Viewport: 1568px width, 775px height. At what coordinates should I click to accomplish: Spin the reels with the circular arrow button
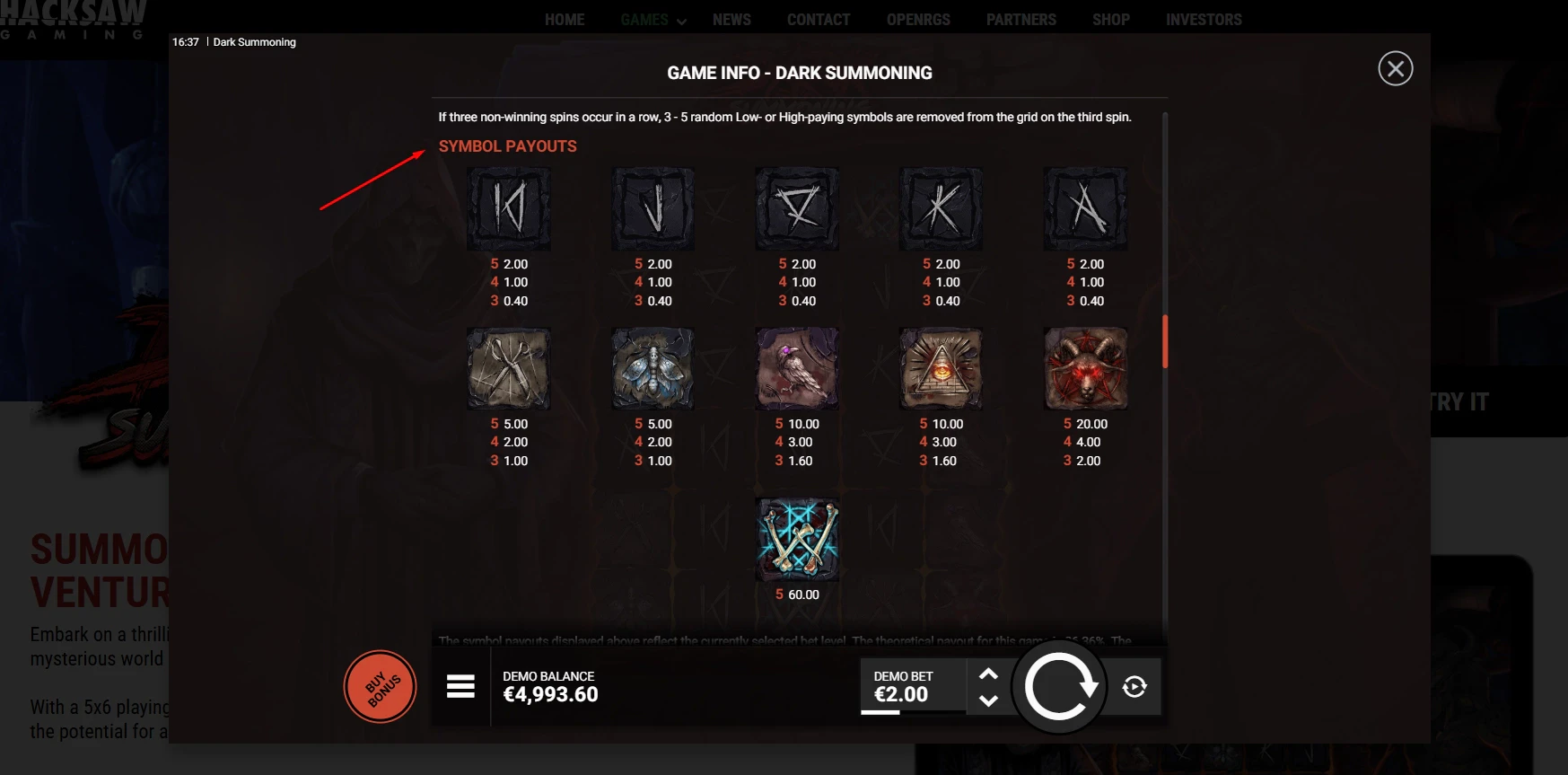(x=1059, y=687)
